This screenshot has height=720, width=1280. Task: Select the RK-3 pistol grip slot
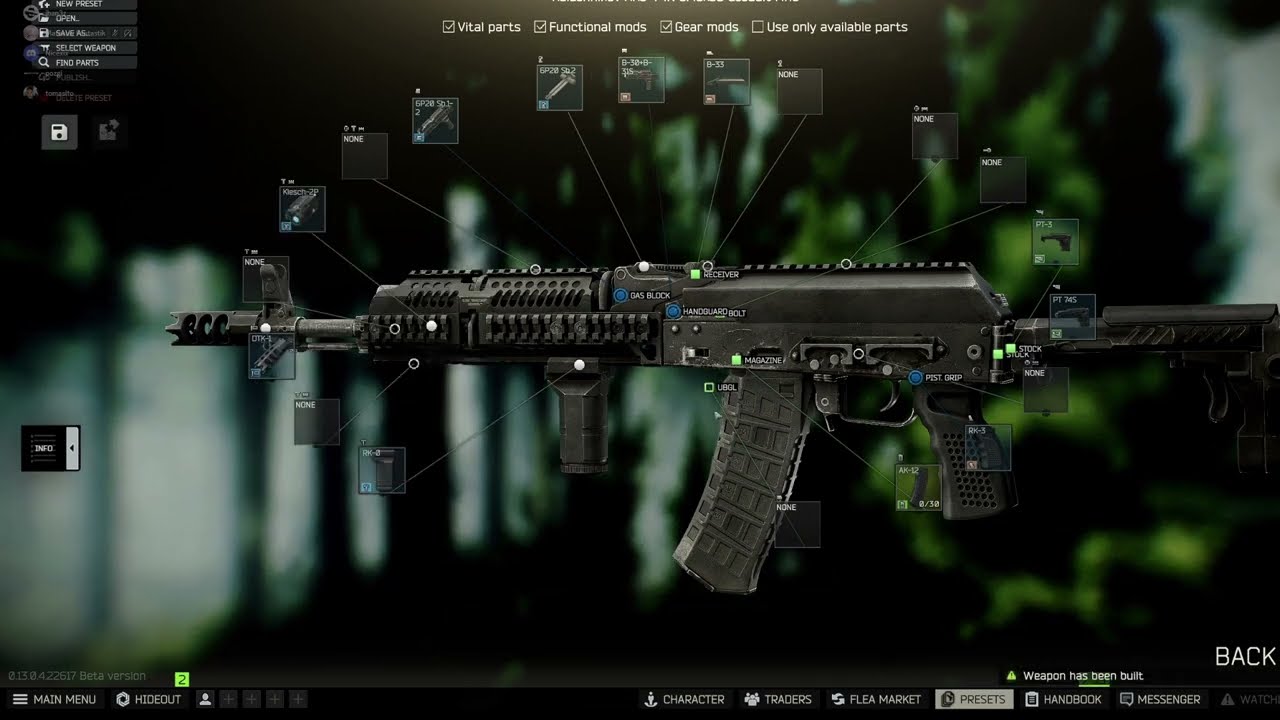click(987, 448)
